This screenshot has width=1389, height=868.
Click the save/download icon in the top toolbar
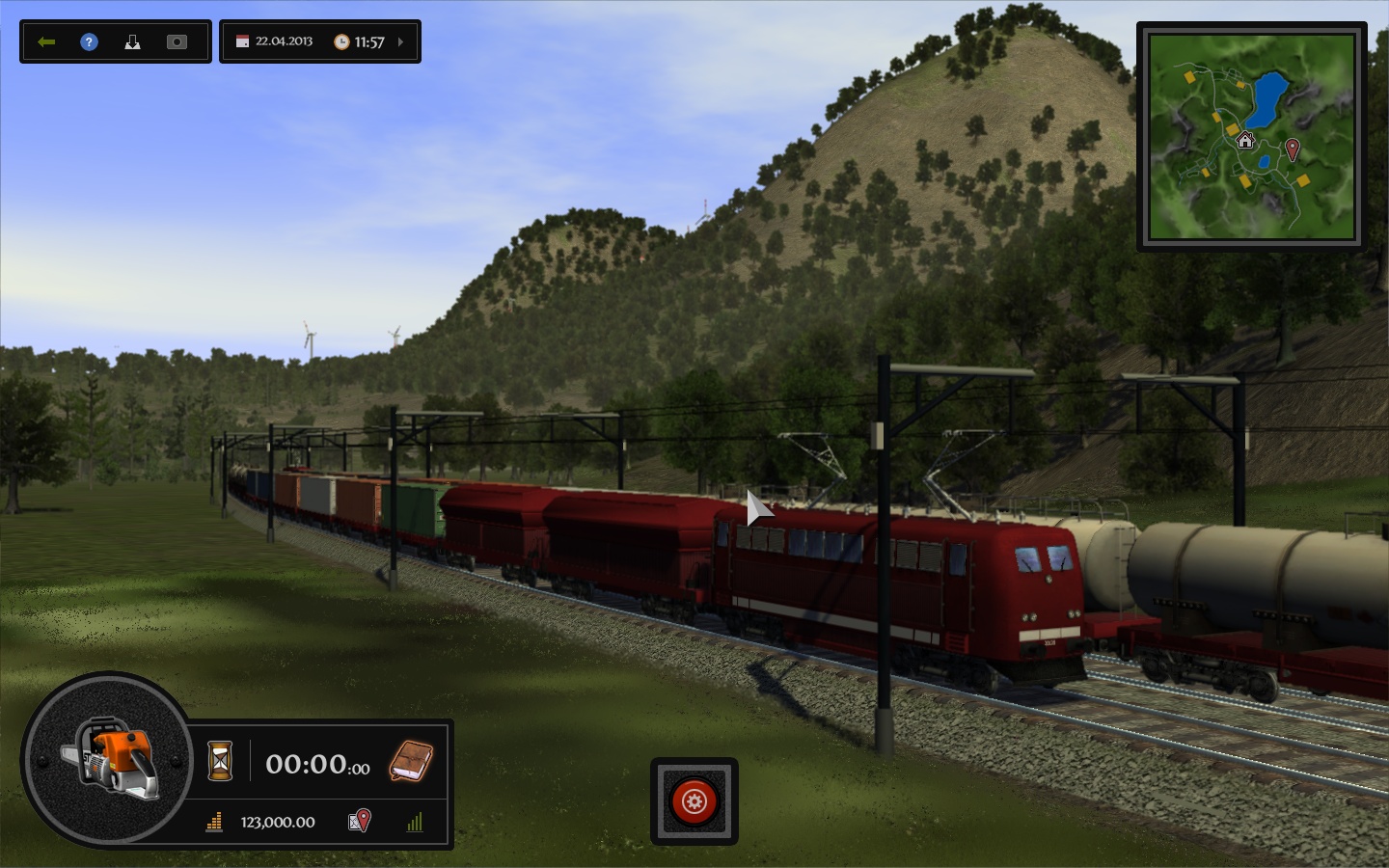(x=132, y=41)
